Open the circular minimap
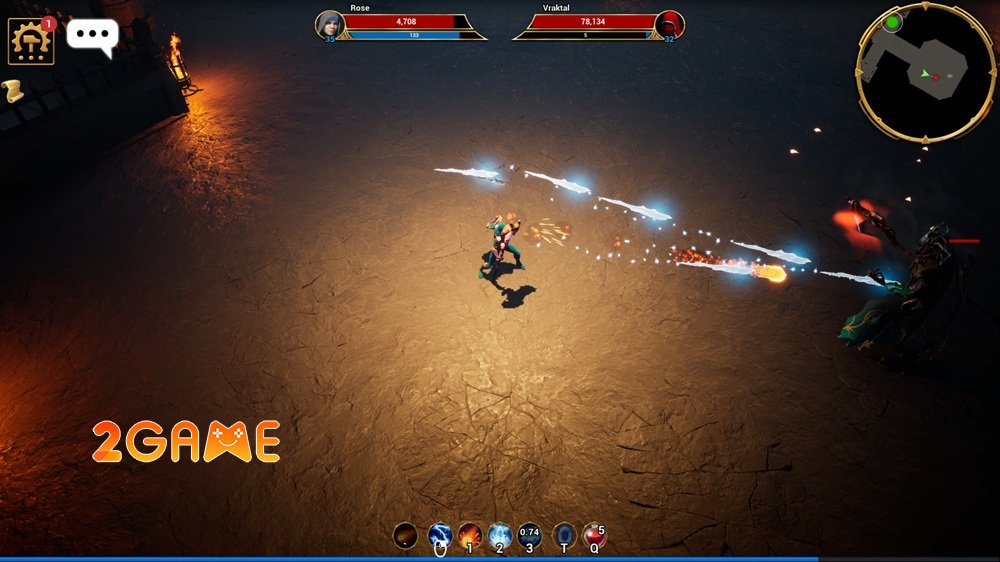The width and height of the screenshot is (1000, 562). tap(924, 72)
